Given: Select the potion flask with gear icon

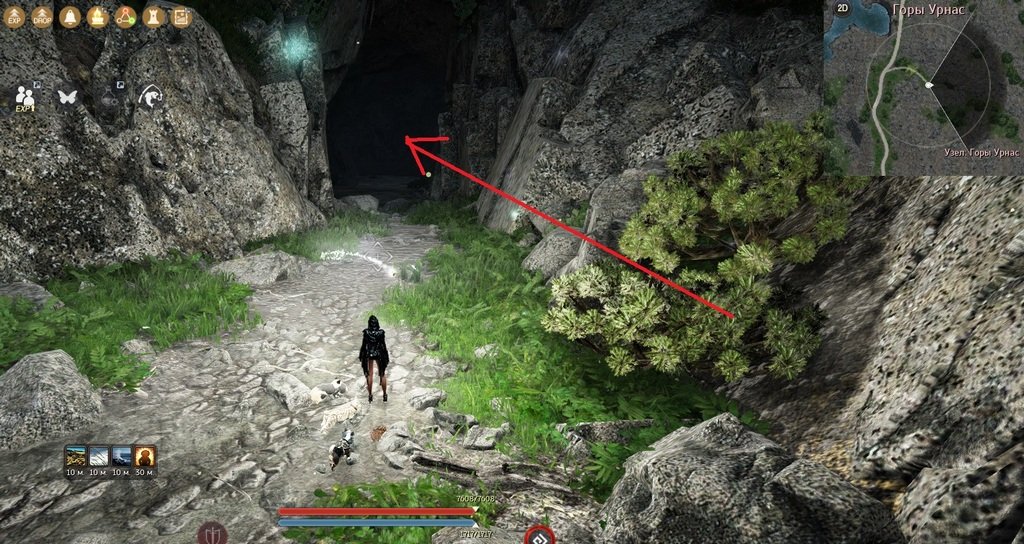Looking at the screenshot, I should 109,97.
